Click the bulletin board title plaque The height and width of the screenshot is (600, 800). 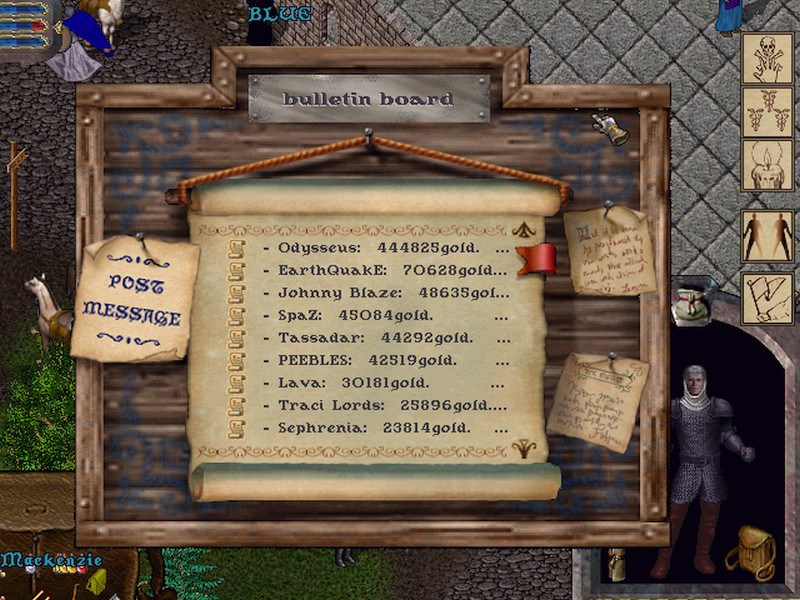(x=368, y=99)
